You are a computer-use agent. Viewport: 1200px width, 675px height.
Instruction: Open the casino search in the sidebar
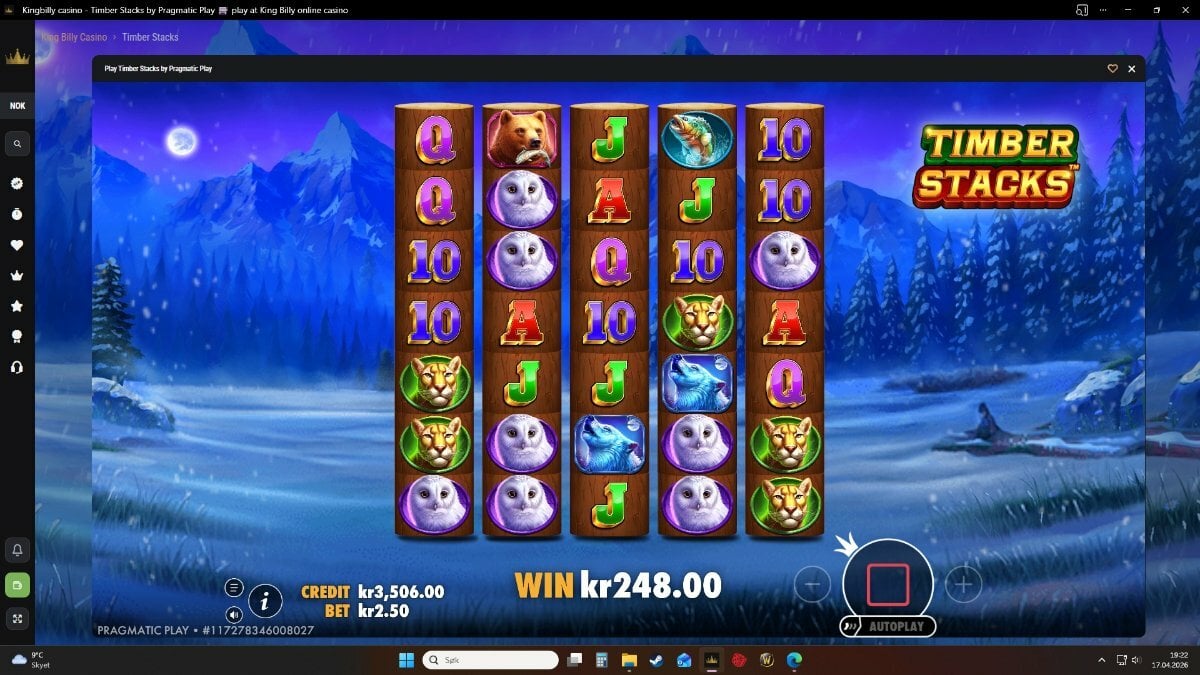(x=17, y=145)
